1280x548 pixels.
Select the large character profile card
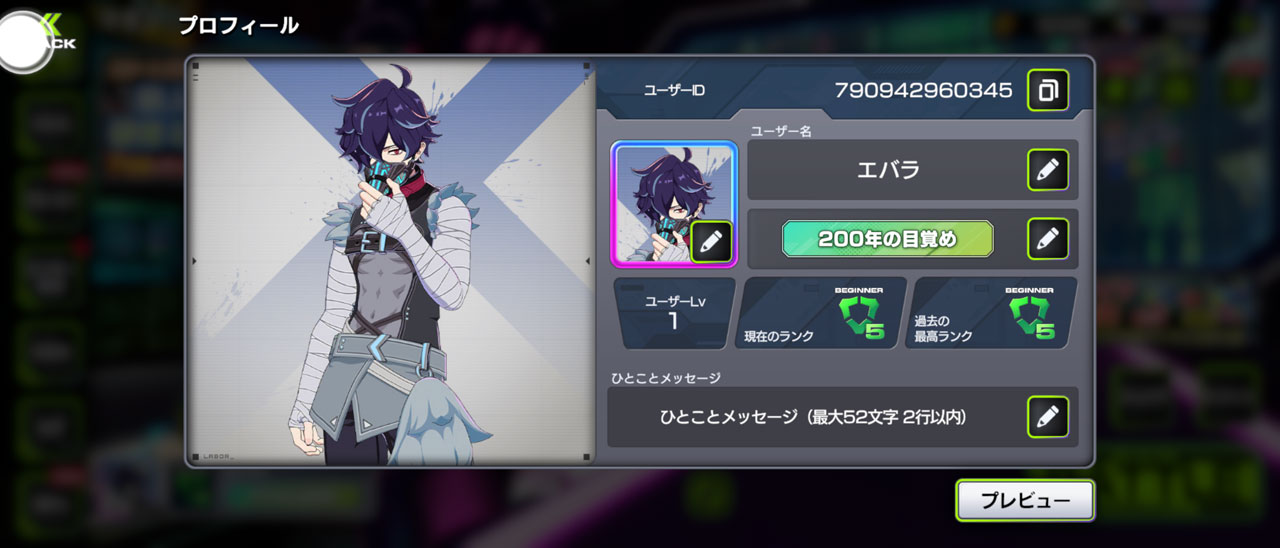(x=391, y=262)
